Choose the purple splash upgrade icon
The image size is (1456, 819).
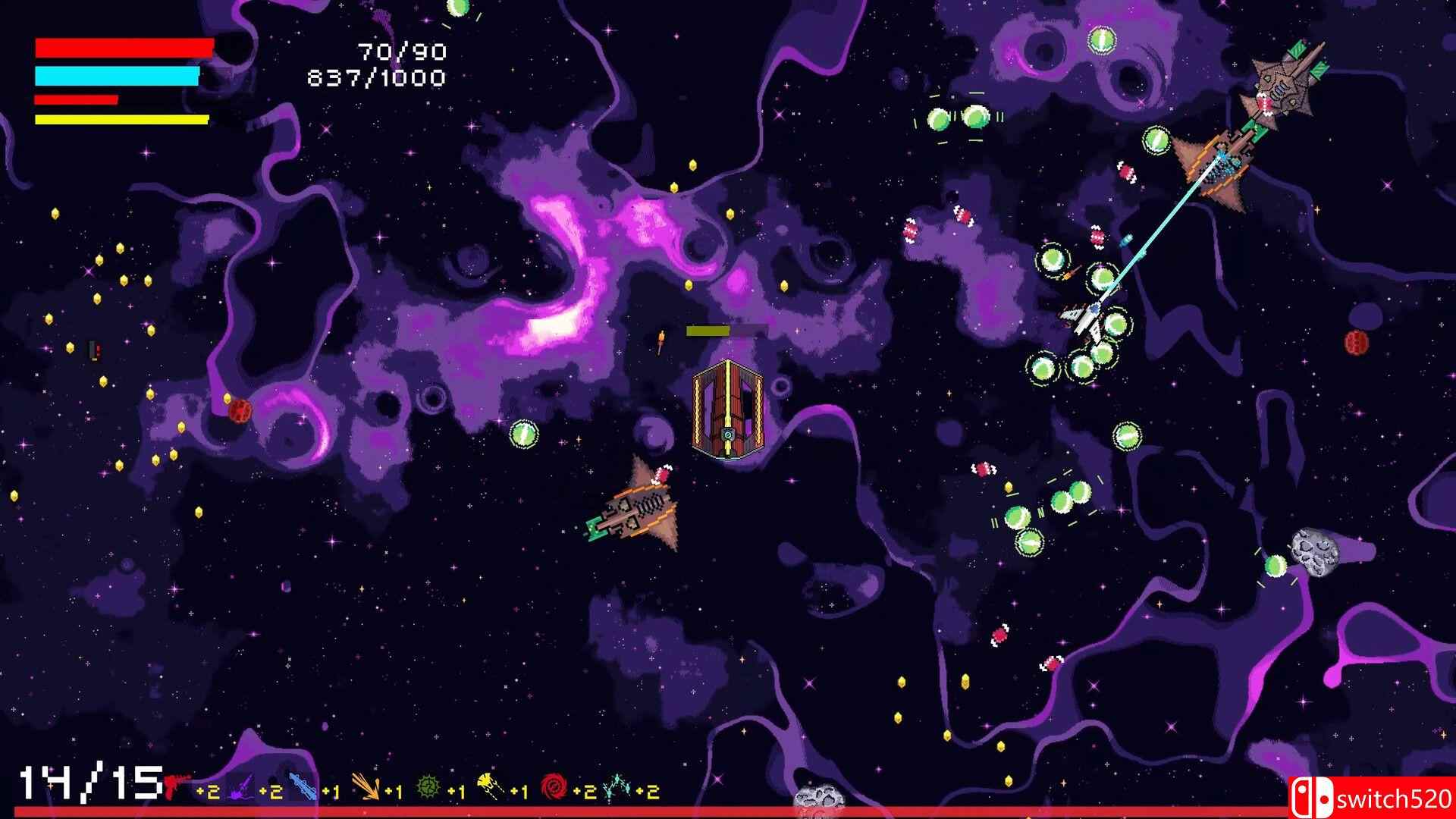pos(240,789)
